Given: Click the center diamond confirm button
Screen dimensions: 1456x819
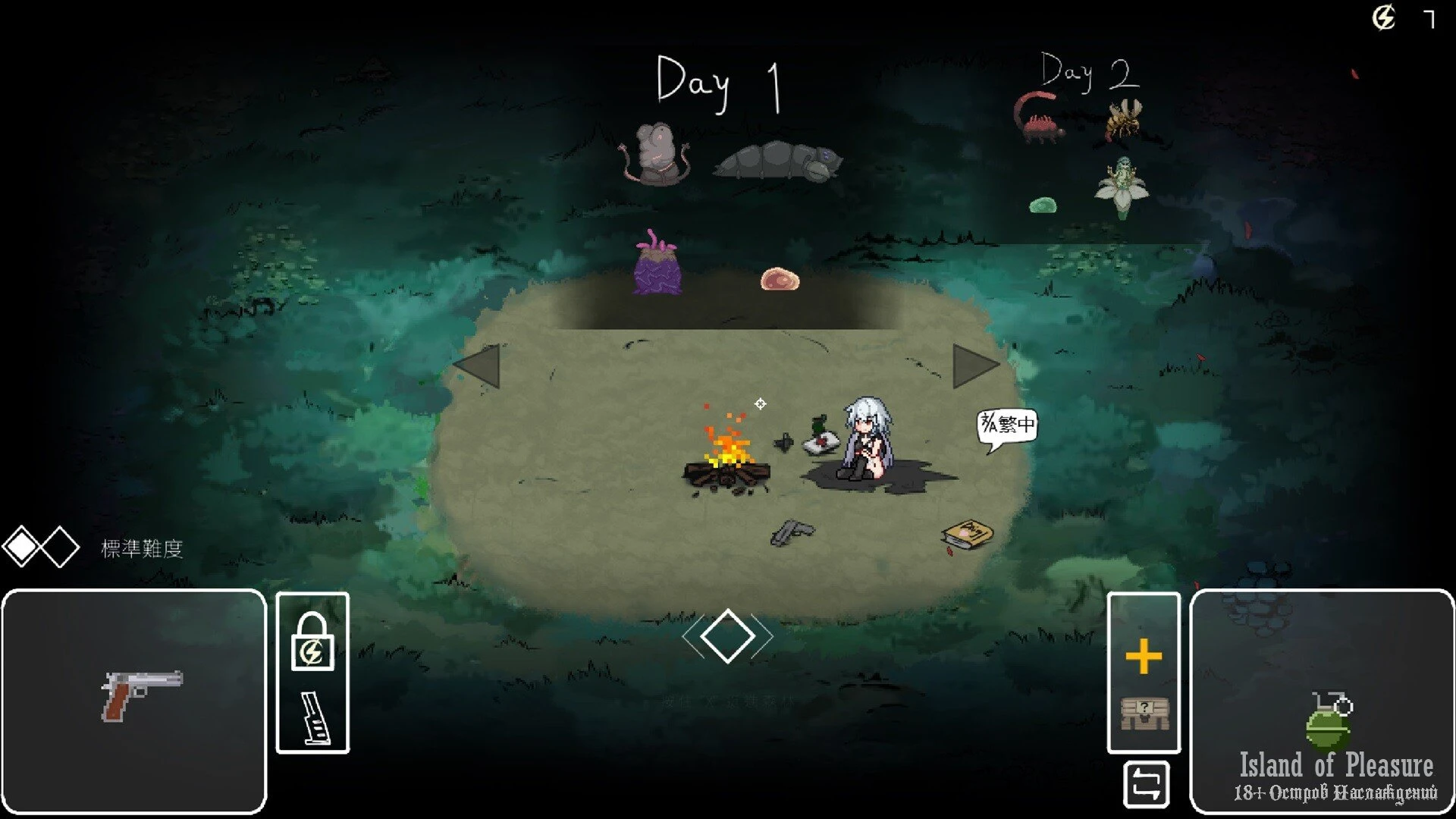Looking at the screenshot, I should (727, 636).
